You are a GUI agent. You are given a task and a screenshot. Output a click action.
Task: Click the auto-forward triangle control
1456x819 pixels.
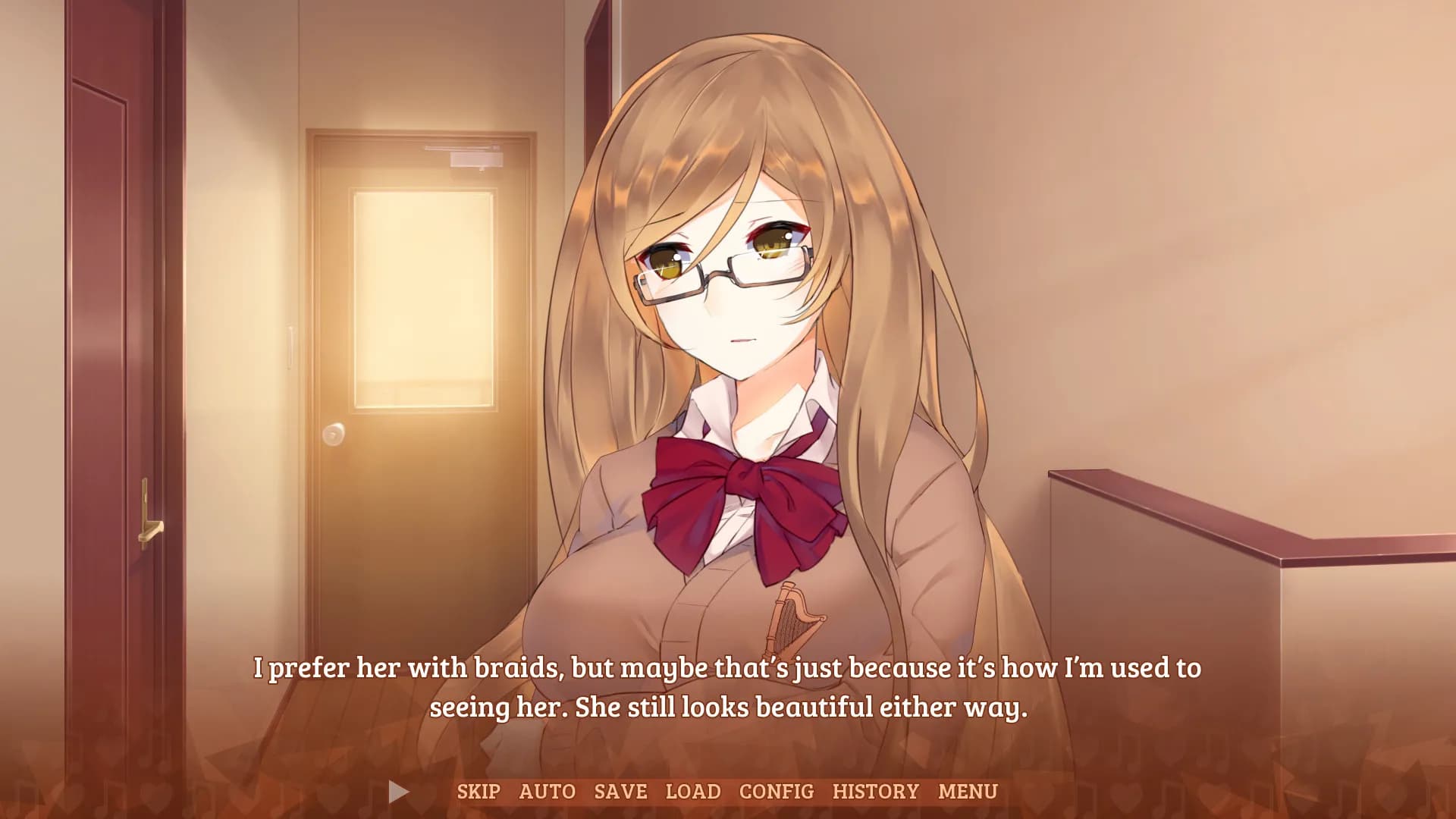397,791
